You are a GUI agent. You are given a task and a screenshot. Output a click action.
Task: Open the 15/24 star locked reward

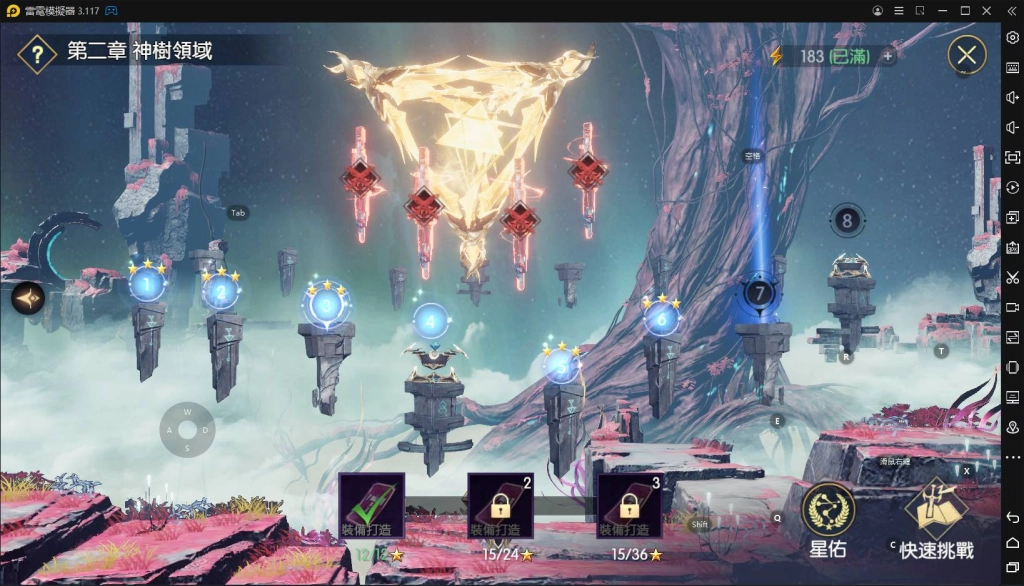click(x=500, y=506)
